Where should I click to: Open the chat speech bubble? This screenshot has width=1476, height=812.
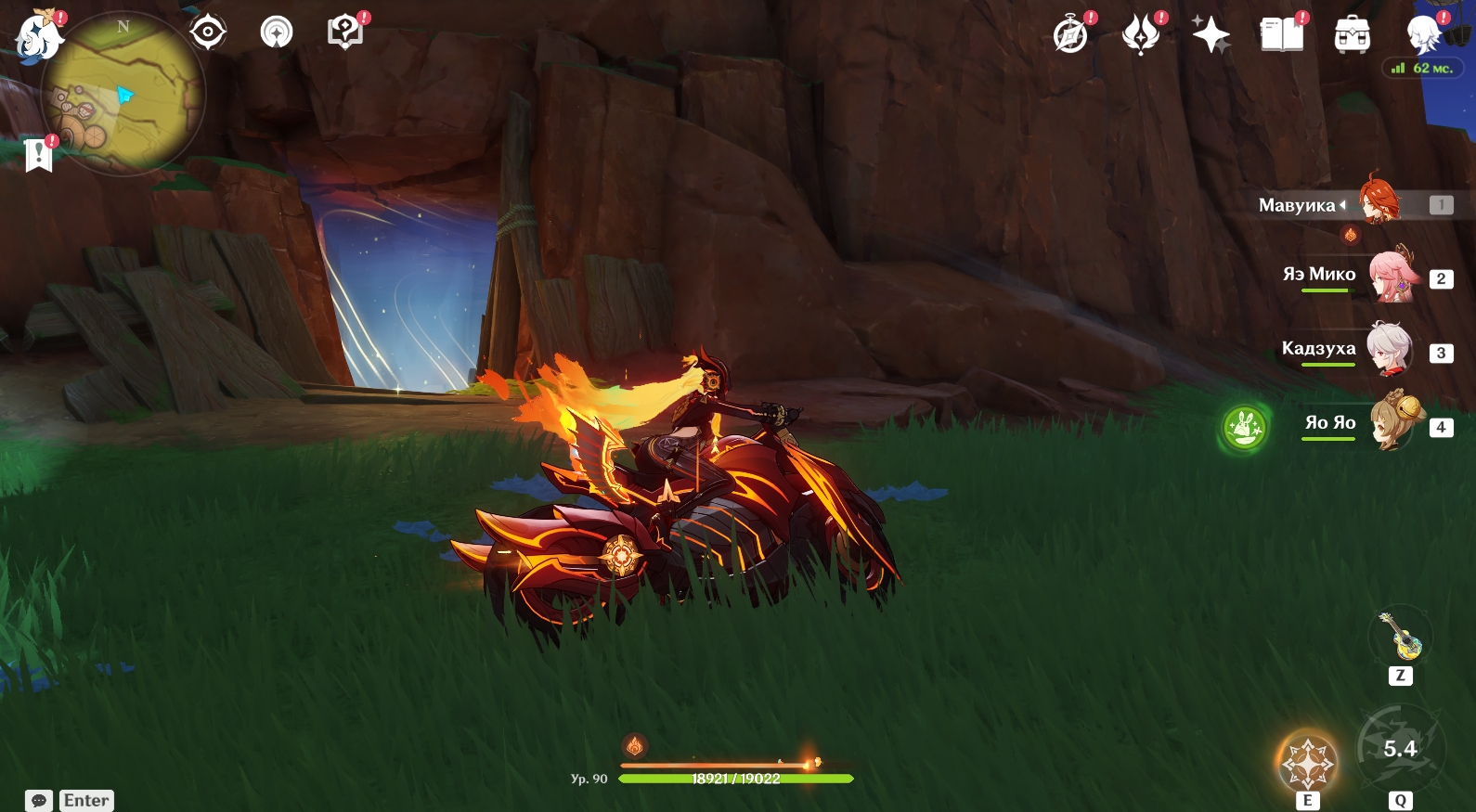click(39, 800)
